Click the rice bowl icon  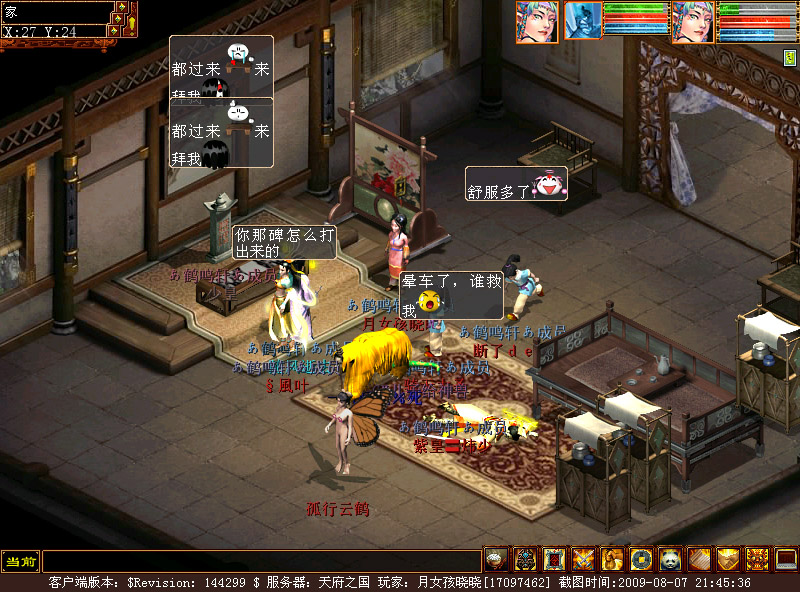pyautogui.click(x=496, y=559)
